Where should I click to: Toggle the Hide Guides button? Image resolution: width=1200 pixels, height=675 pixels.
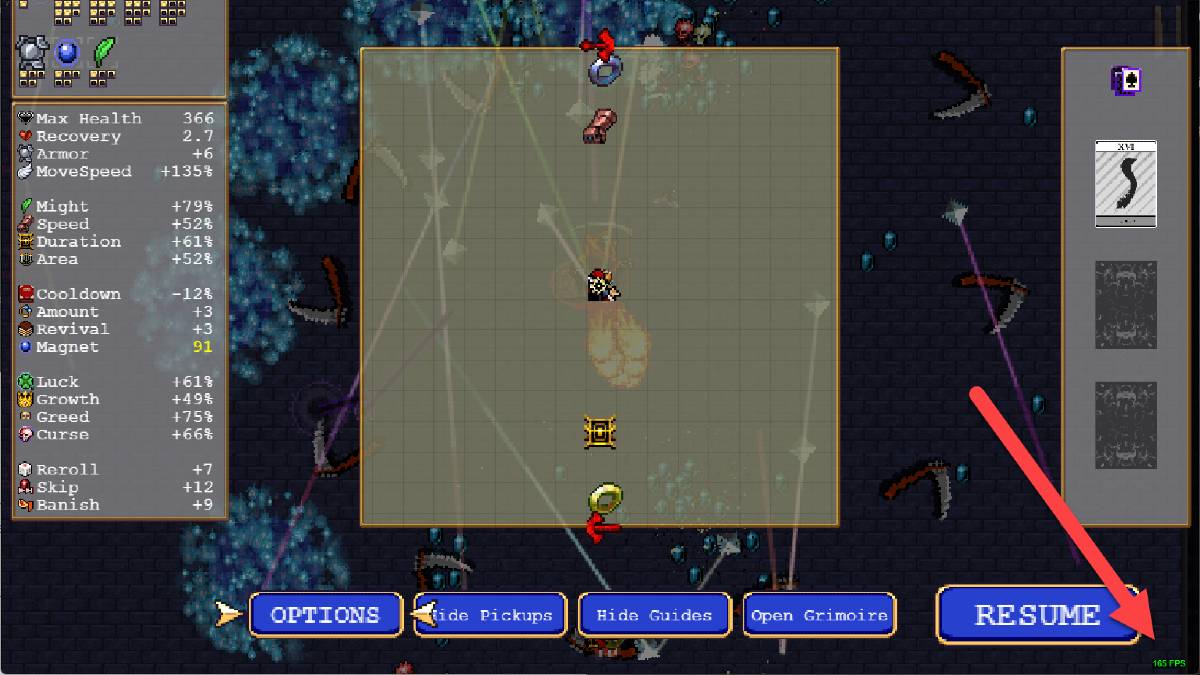pyautogui.click(x=654, y=615)
